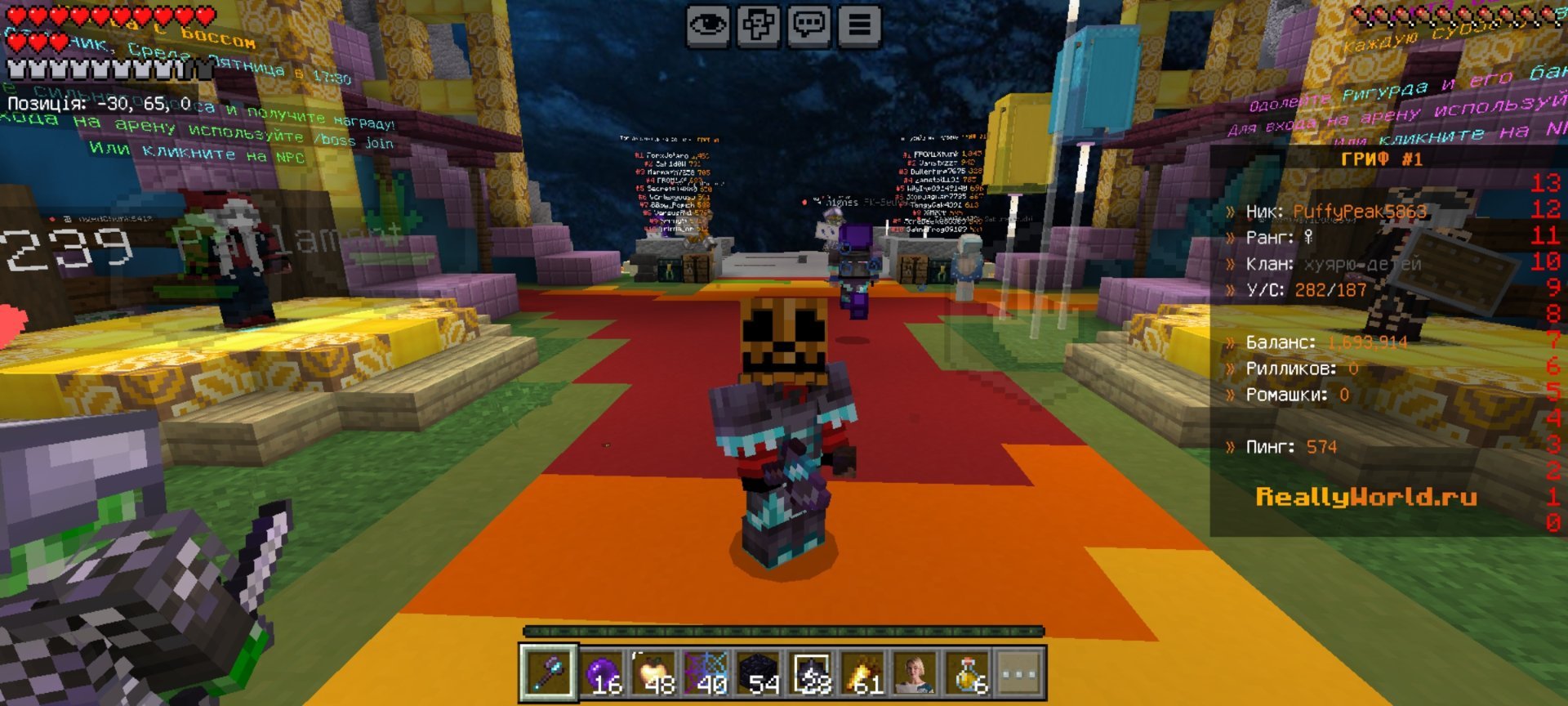Select the axe in the hotbar

tap(549, 674)
